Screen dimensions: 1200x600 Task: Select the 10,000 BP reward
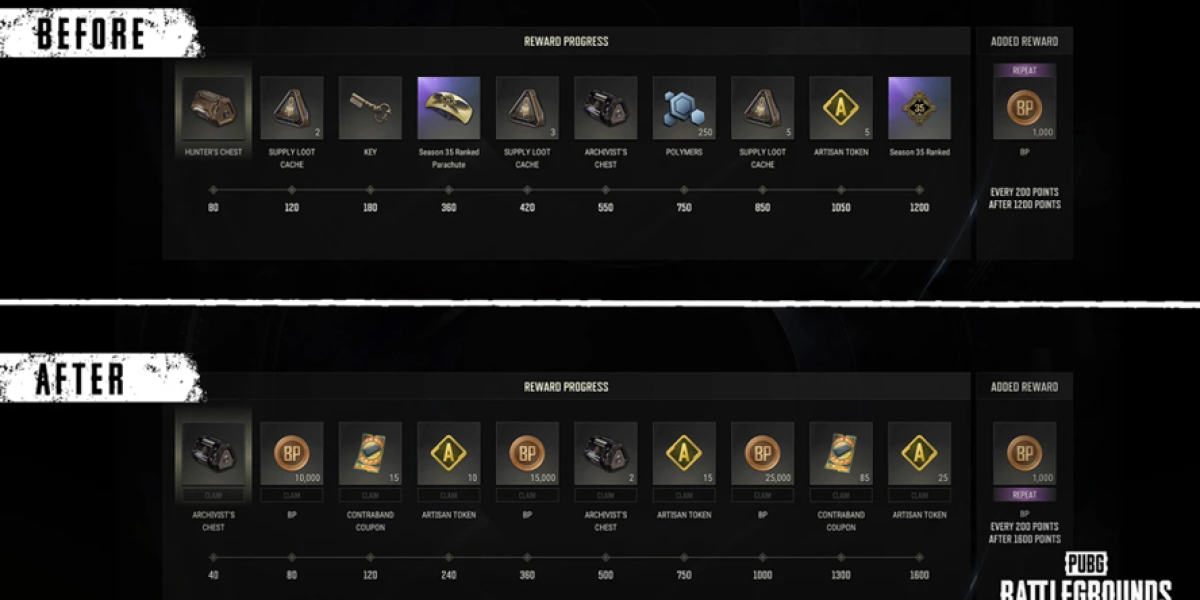tap(291, 453)
